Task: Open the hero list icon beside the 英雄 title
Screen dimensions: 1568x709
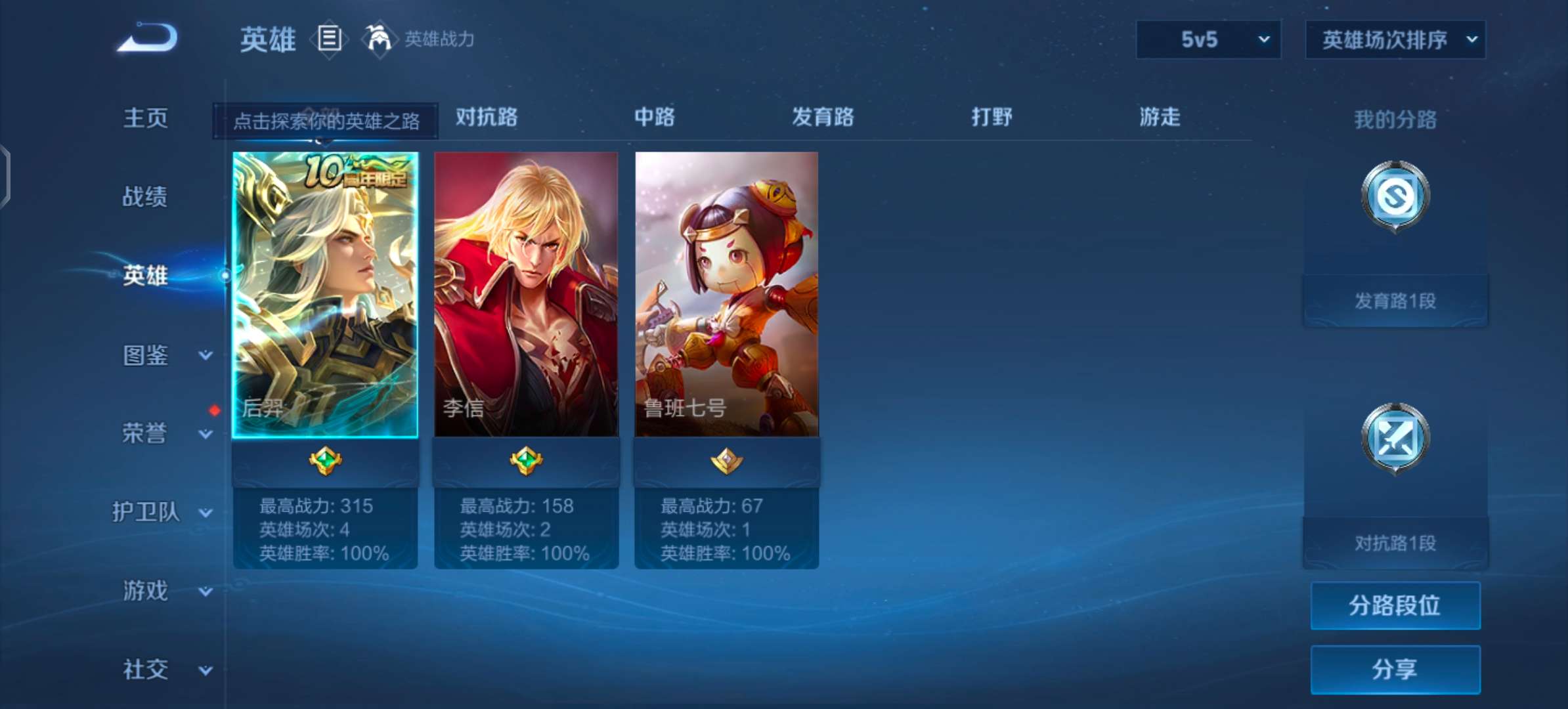Action: (x=330, y=39)
